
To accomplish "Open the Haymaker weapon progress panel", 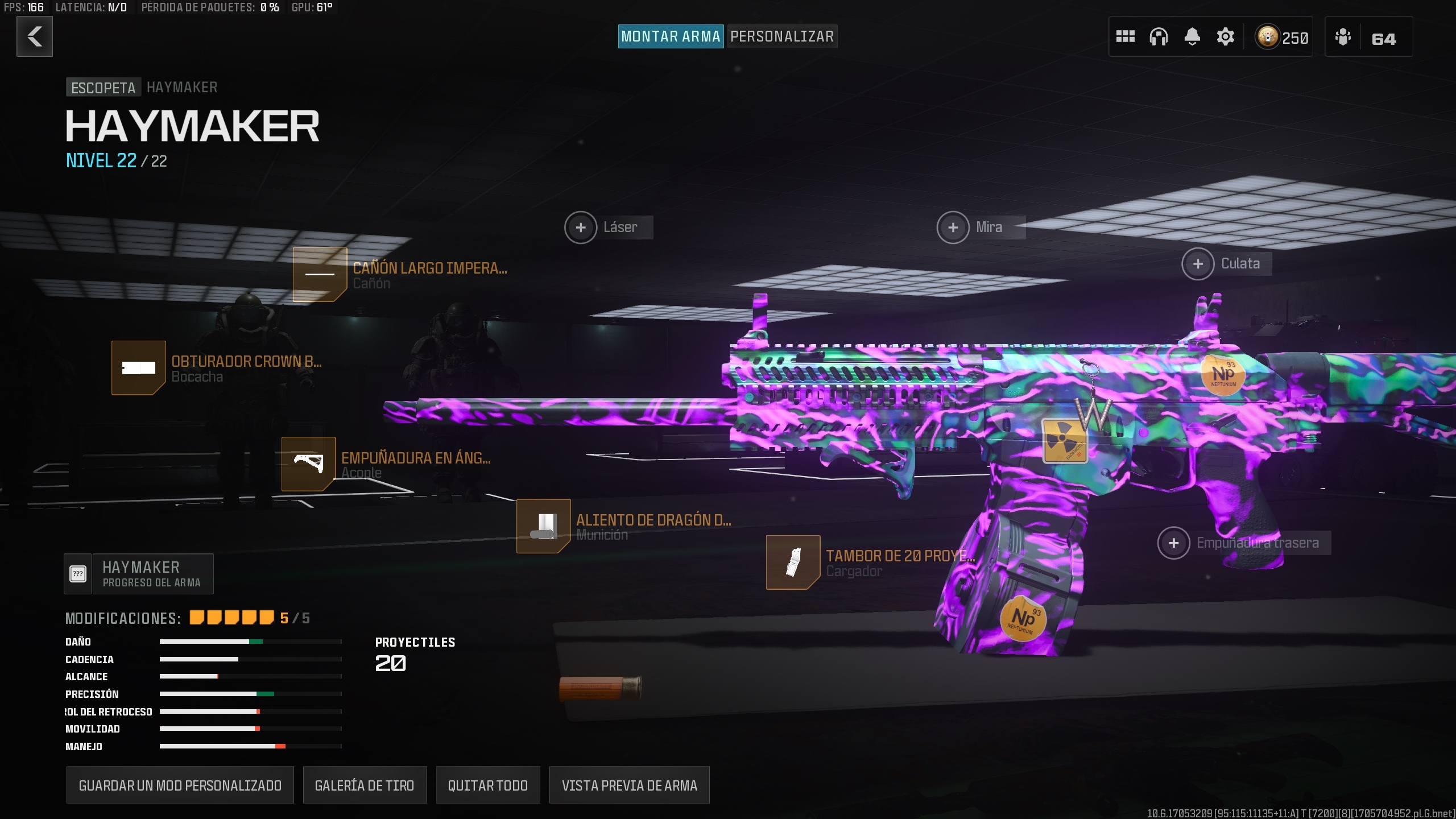I will 139,573.
